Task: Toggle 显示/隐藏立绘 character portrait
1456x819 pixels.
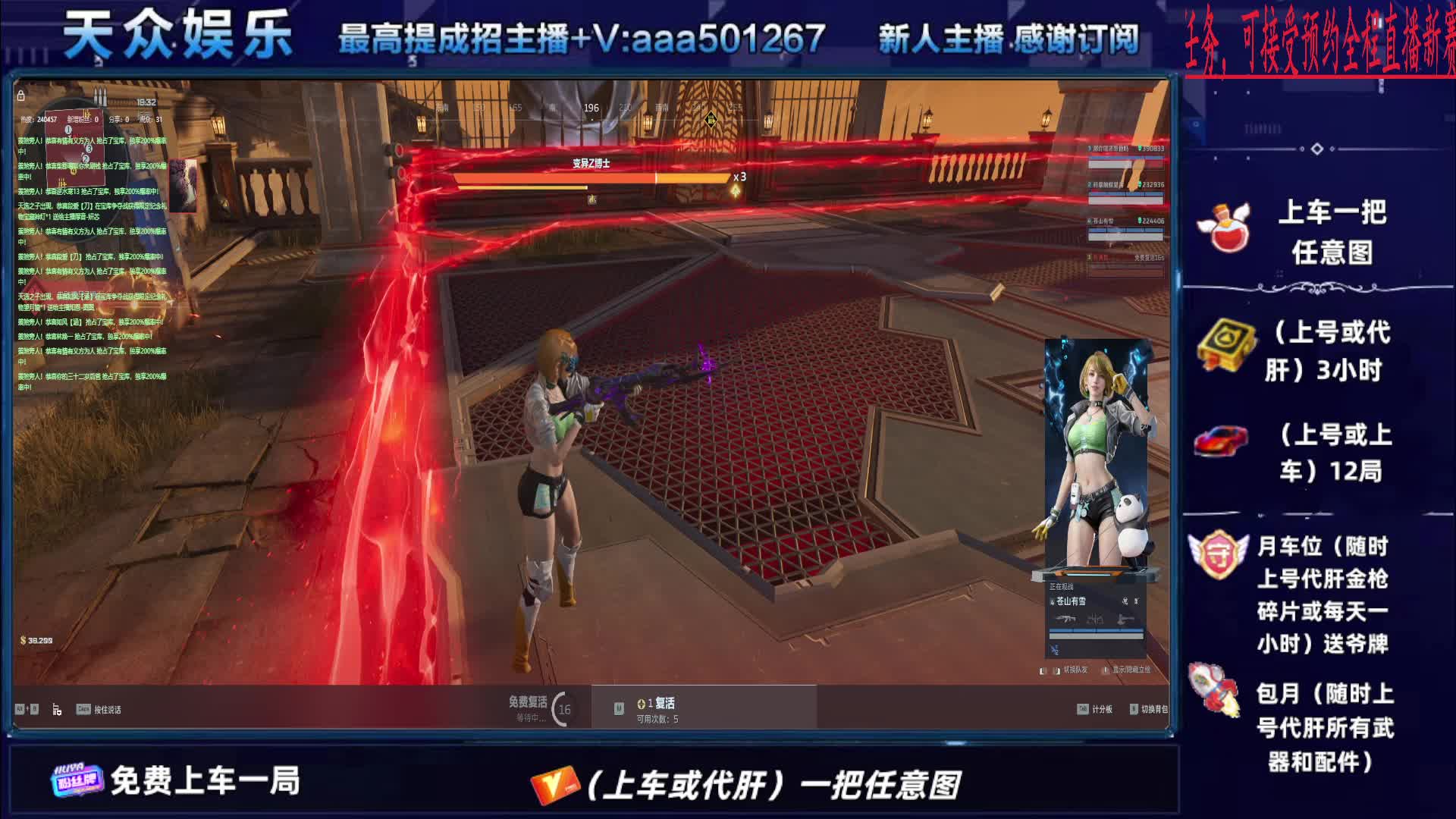Action: 1127,670
